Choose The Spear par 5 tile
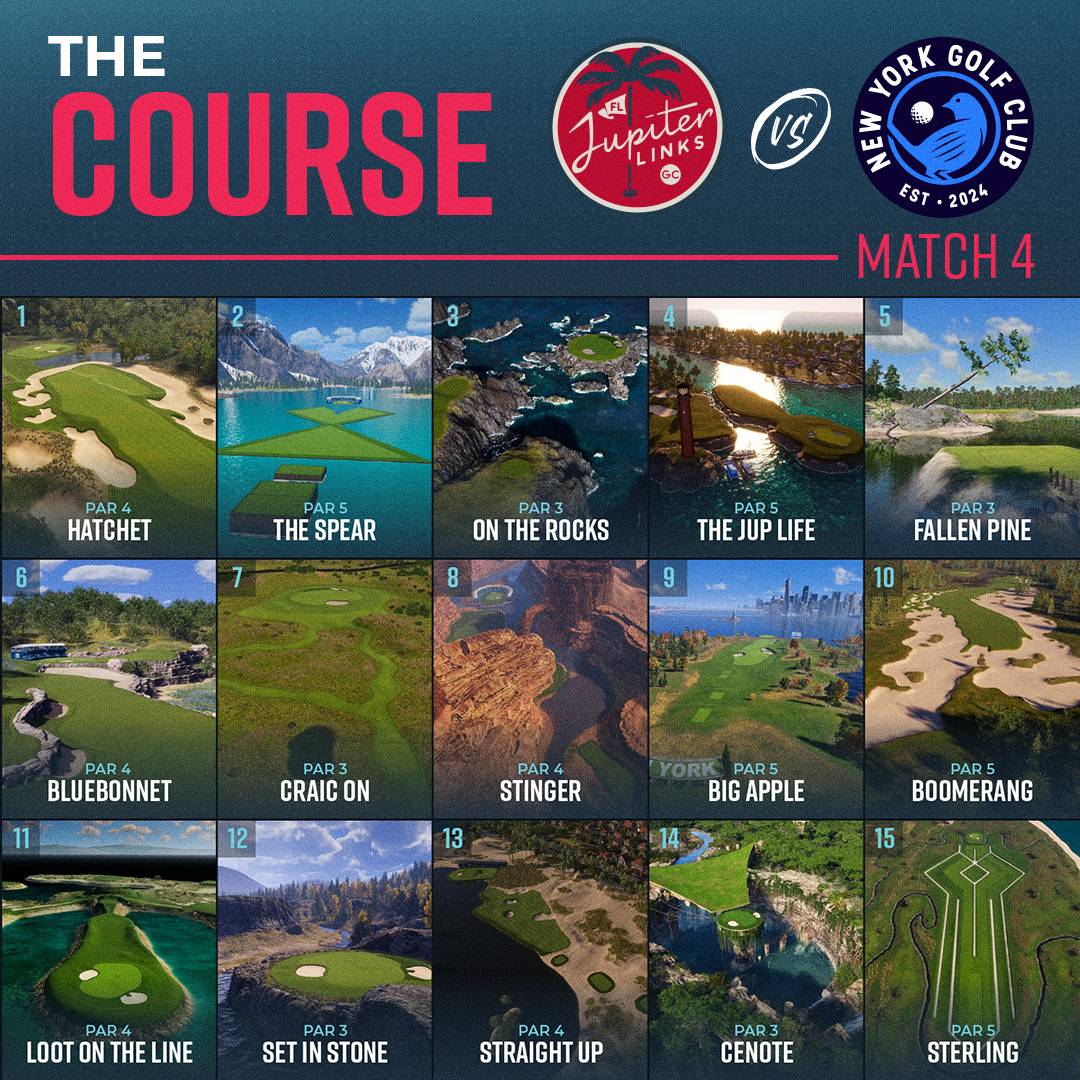 point(324,426)
